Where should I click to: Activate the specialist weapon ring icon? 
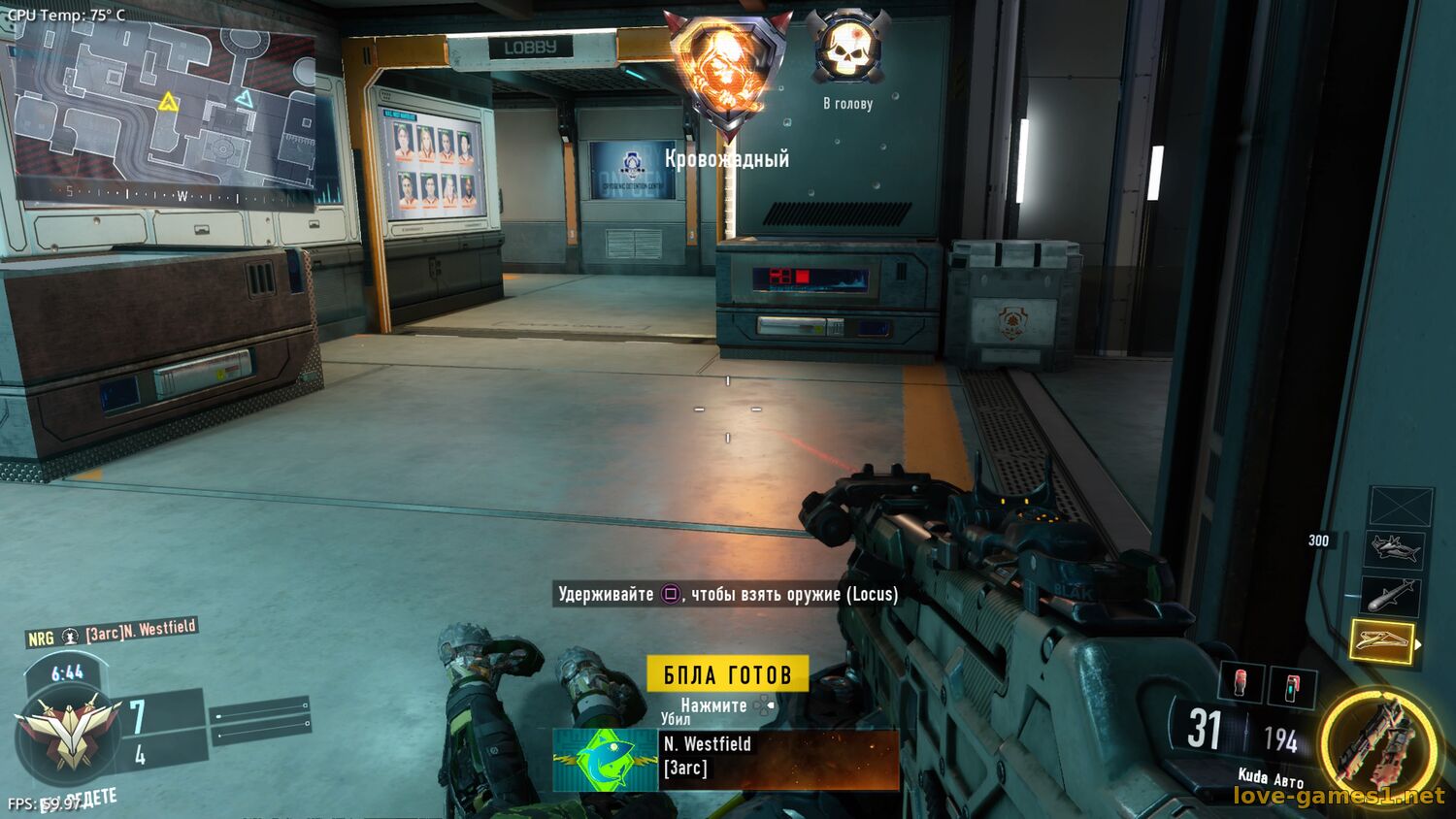point(1377,742)
